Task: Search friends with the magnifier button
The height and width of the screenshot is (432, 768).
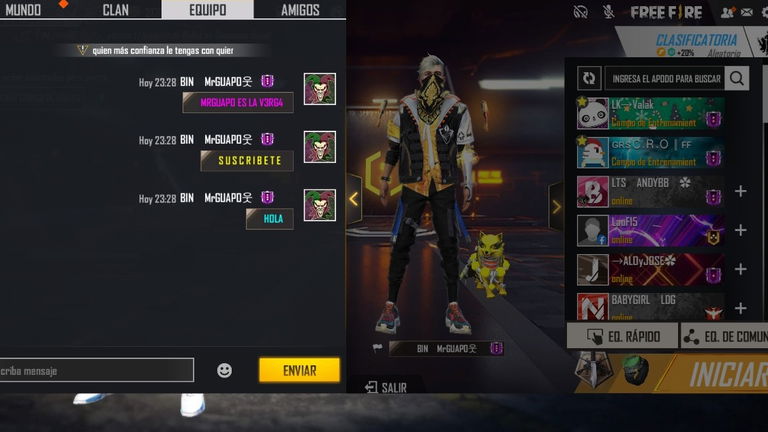Action: (x=737, y=78)
